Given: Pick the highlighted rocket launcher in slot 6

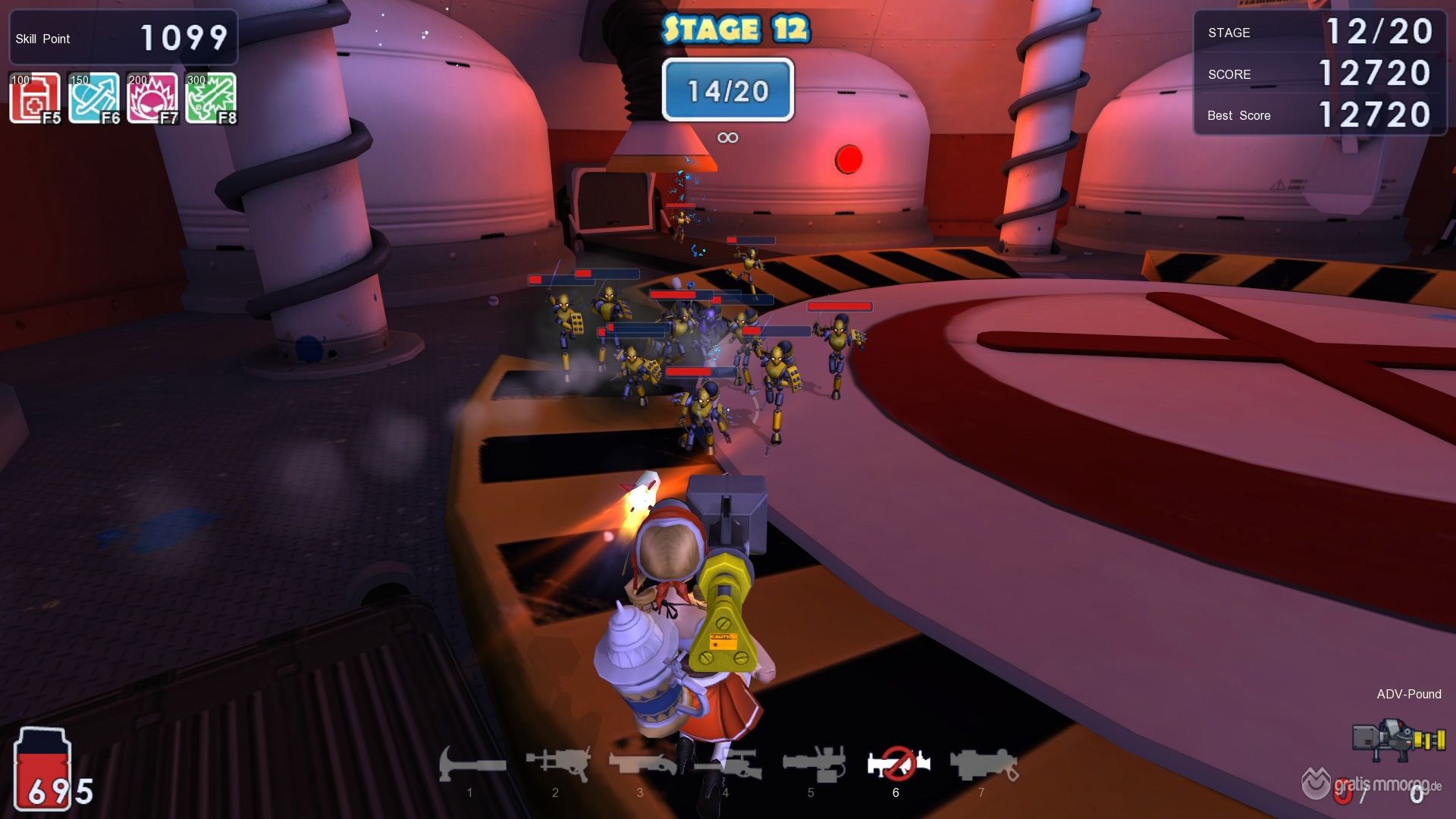Looking at the screenshot, I should (898, 764).
